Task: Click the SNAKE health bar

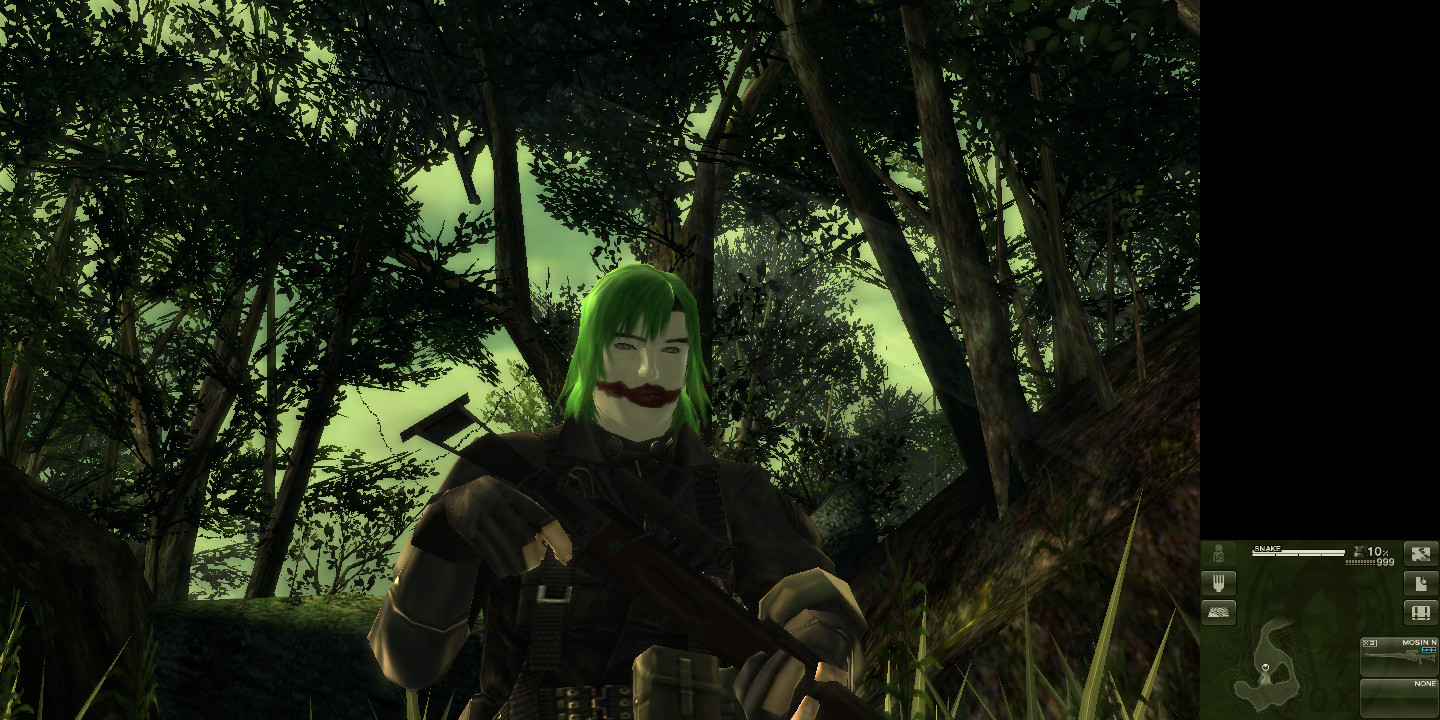Action: (1298, 552)
